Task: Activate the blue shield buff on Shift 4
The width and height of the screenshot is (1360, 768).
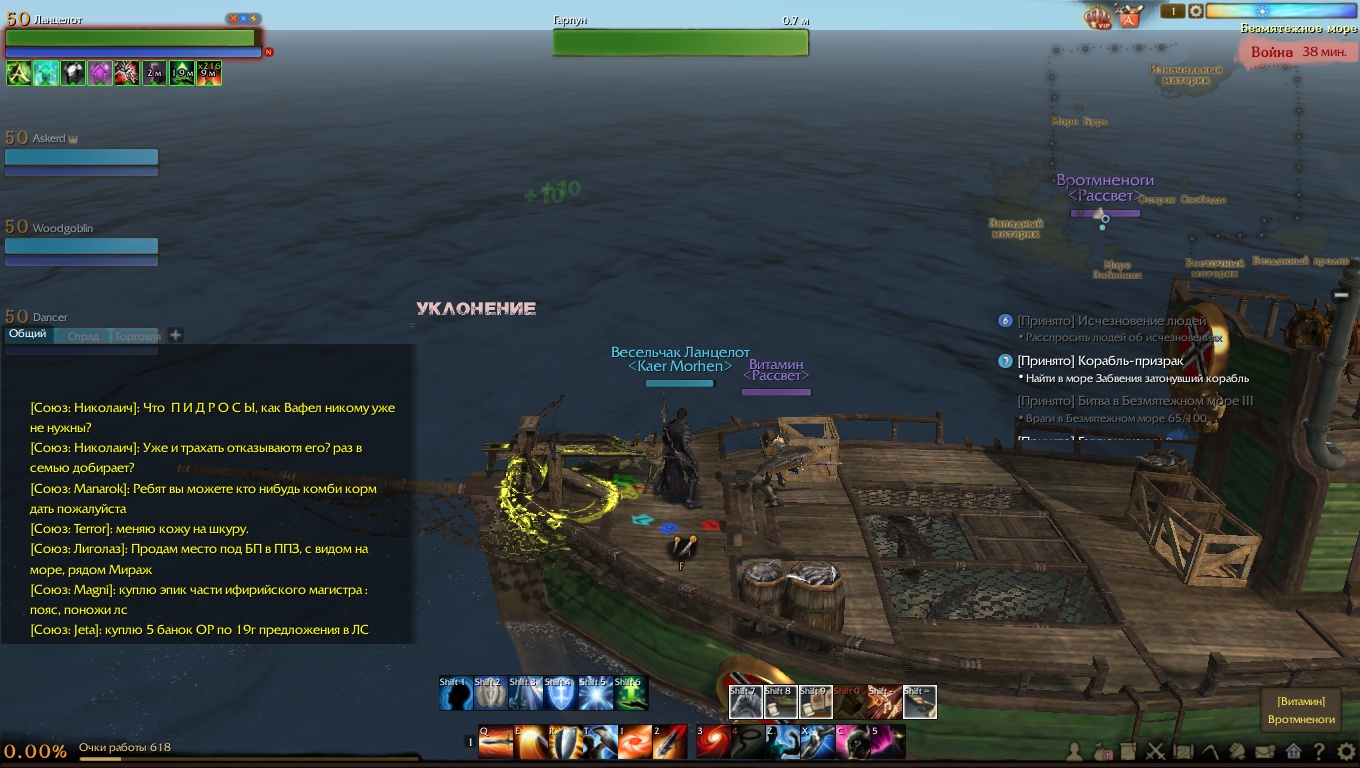Action: [x=560, y=694]
